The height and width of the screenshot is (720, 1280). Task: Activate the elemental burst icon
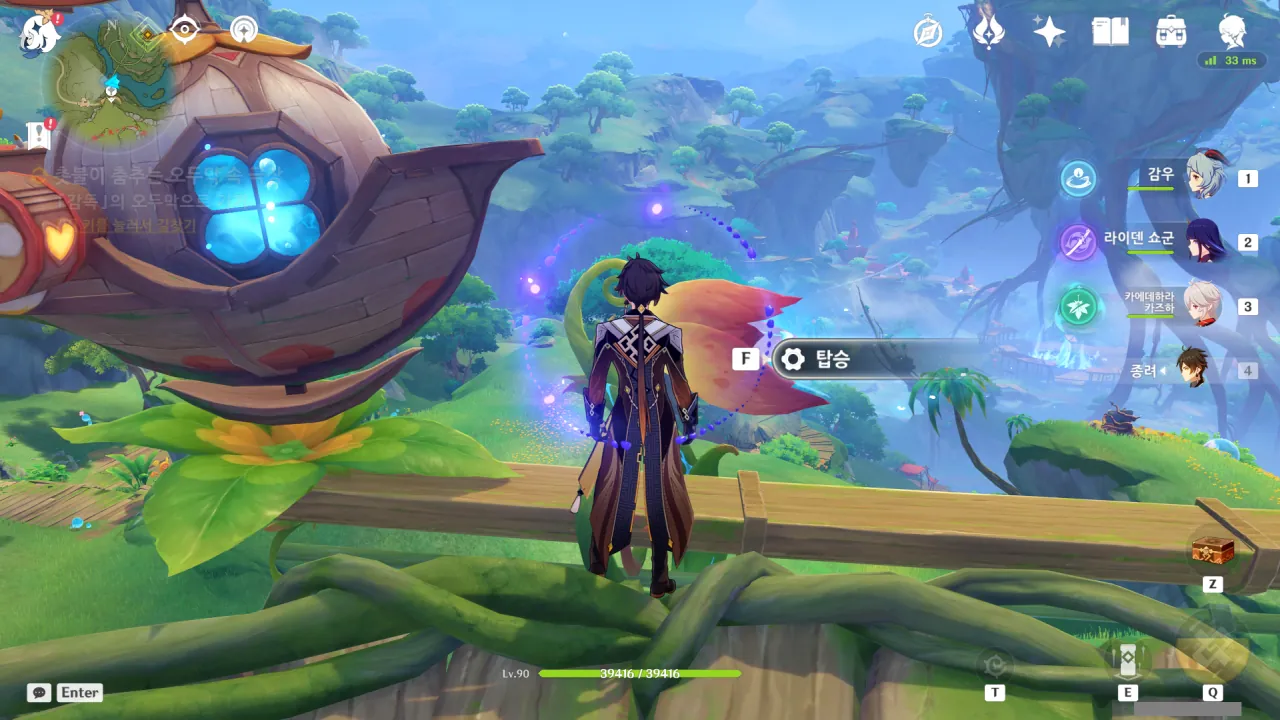1212,652
